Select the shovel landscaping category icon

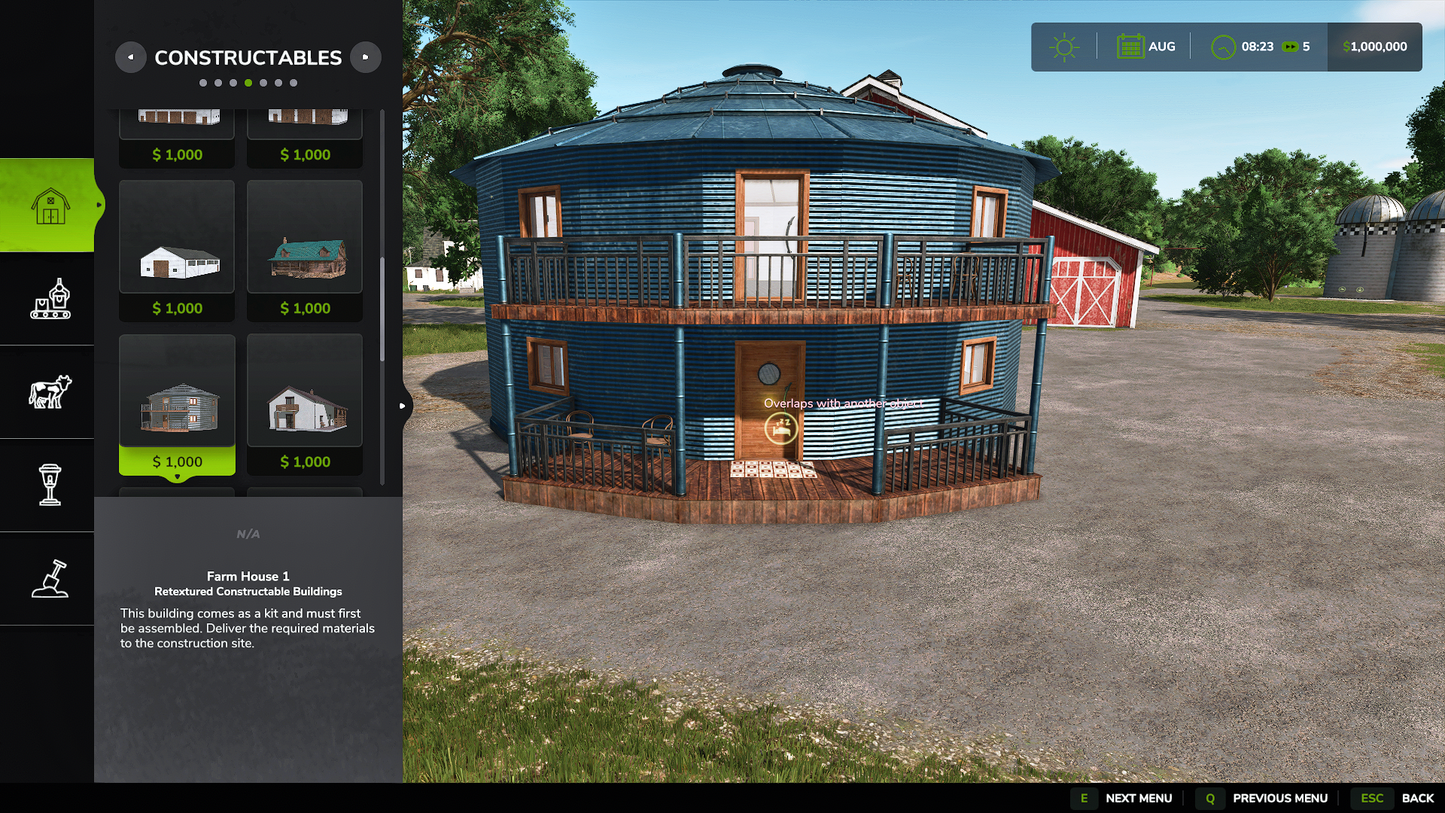[x=46, y=578]
